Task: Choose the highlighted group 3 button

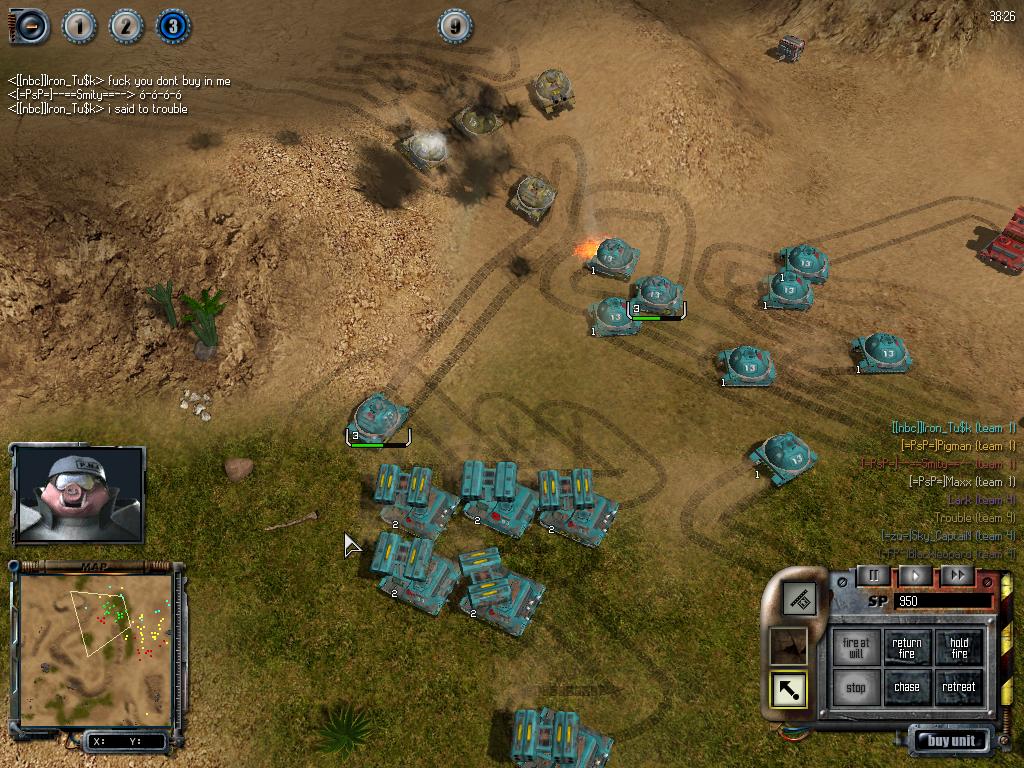Action: click(x=173, y=26)
